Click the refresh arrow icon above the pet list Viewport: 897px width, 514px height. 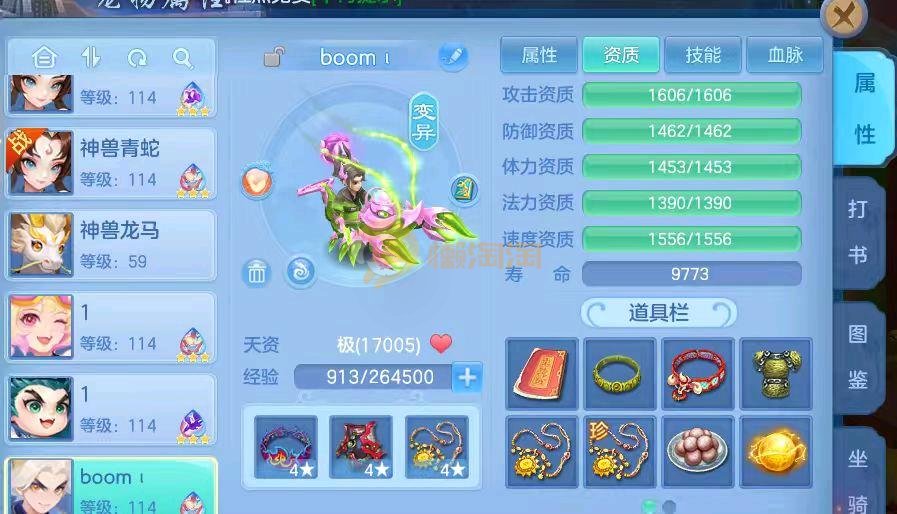tap(137, 57)
